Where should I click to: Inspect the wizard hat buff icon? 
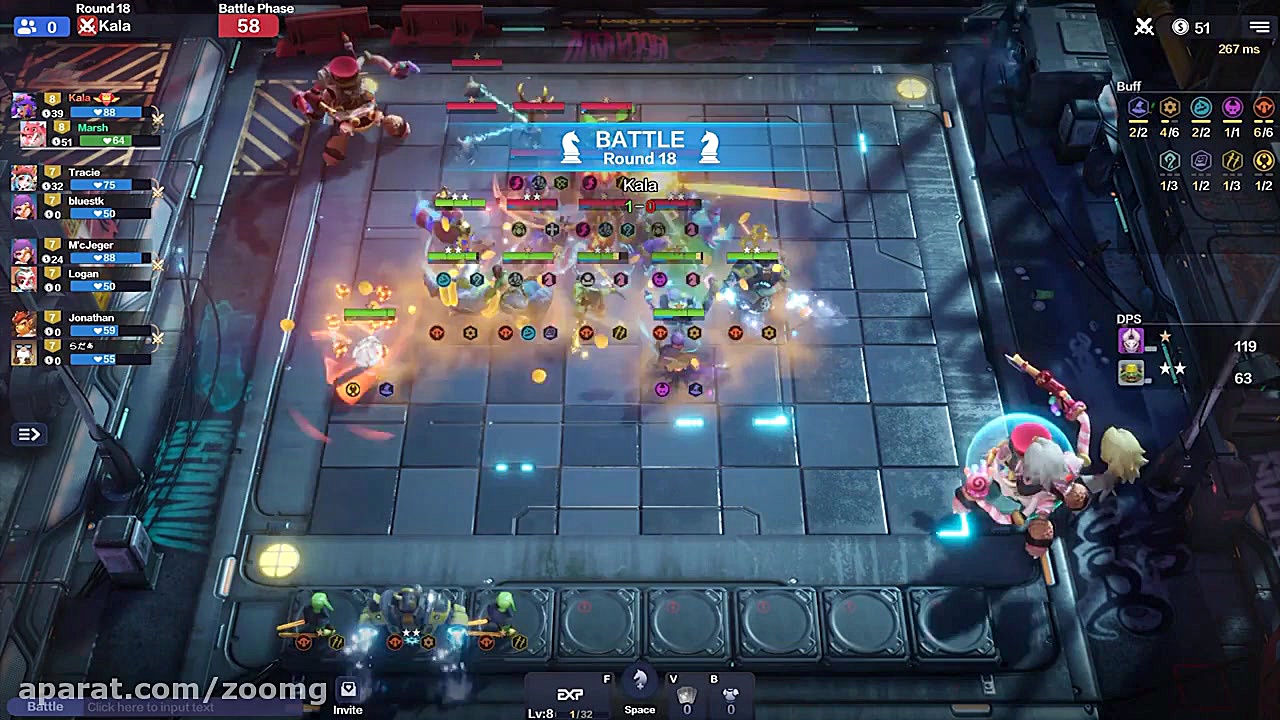coord(1137,108)
